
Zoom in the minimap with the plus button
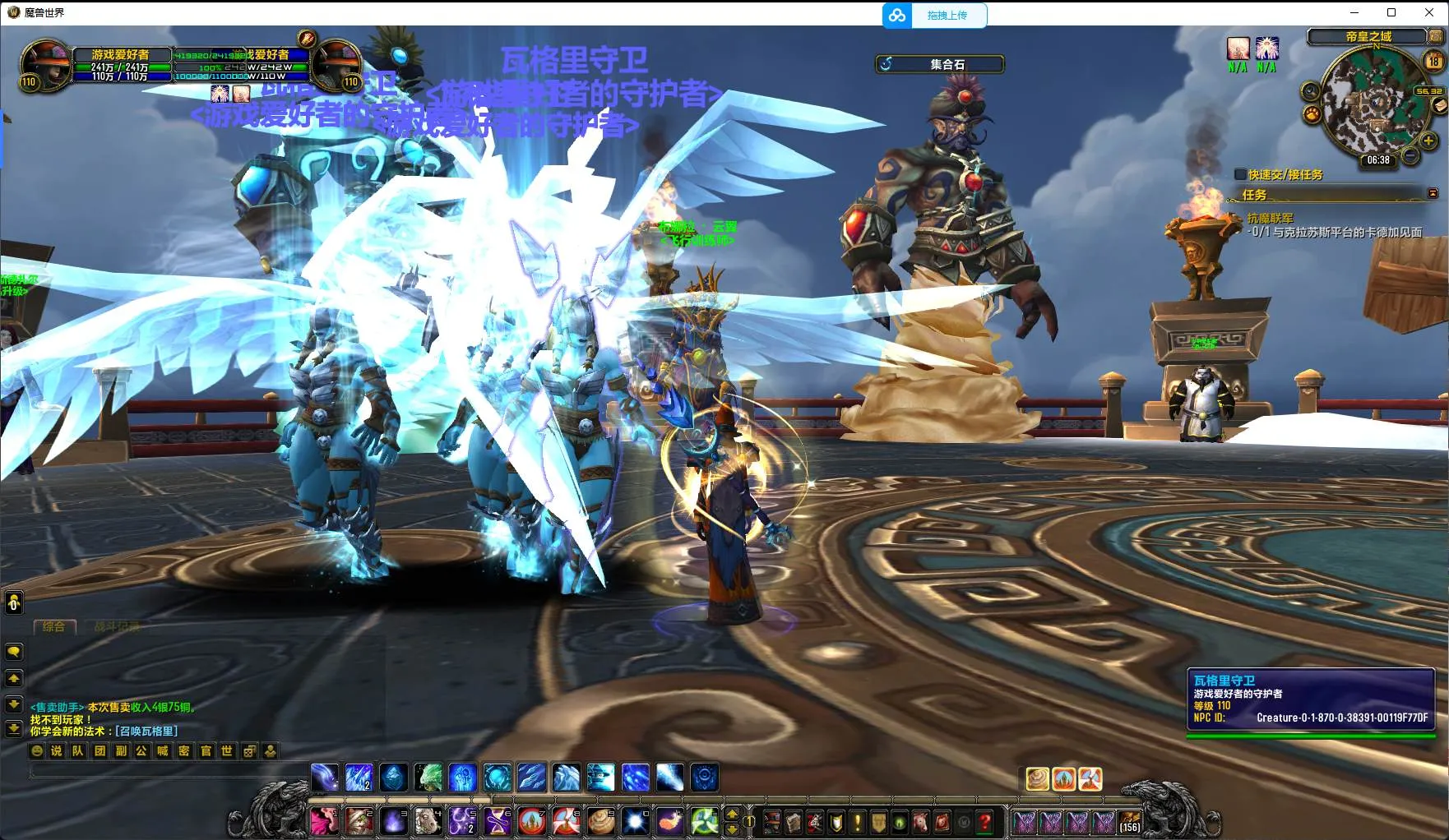[1428, 141]
